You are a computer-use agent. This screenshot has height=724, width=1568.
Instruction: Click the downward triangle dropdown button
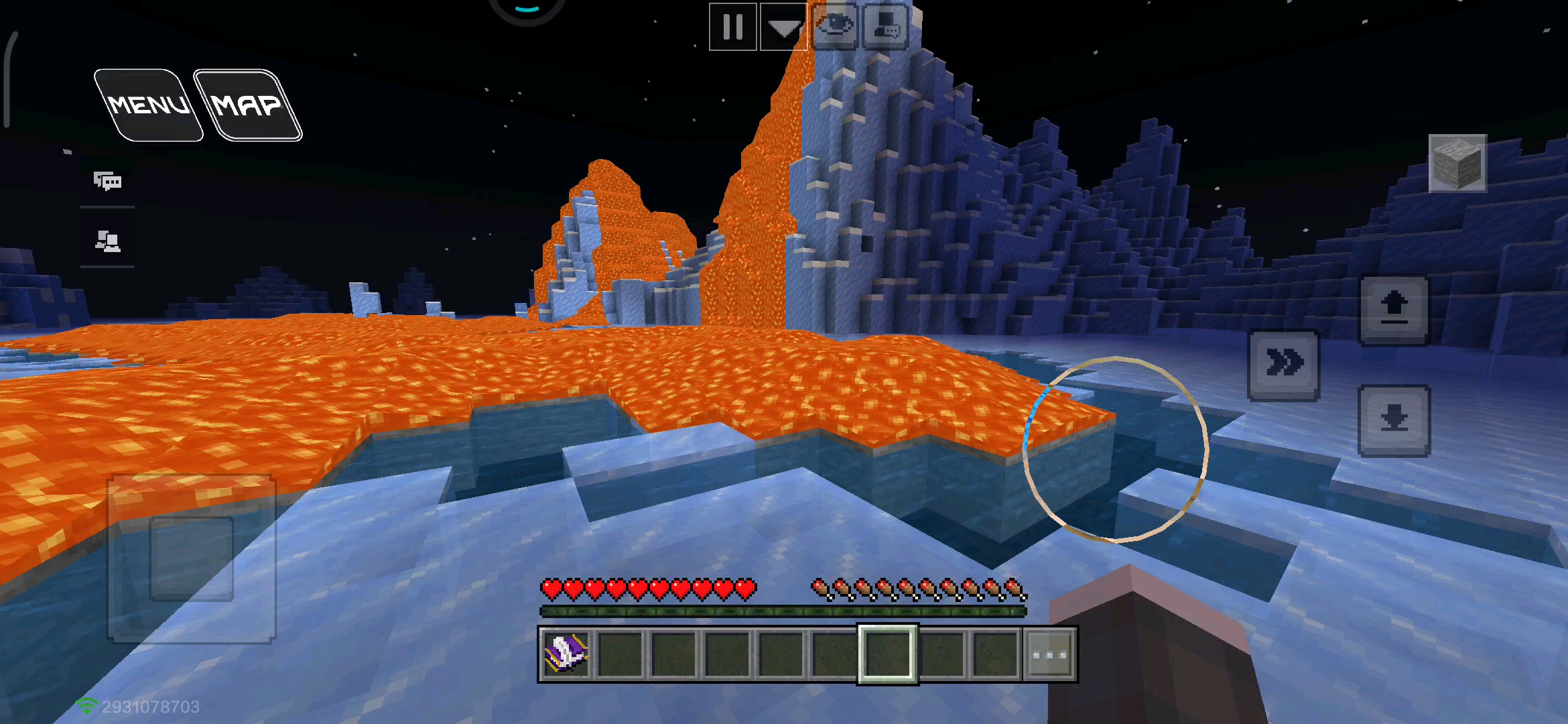pos(783,27)
